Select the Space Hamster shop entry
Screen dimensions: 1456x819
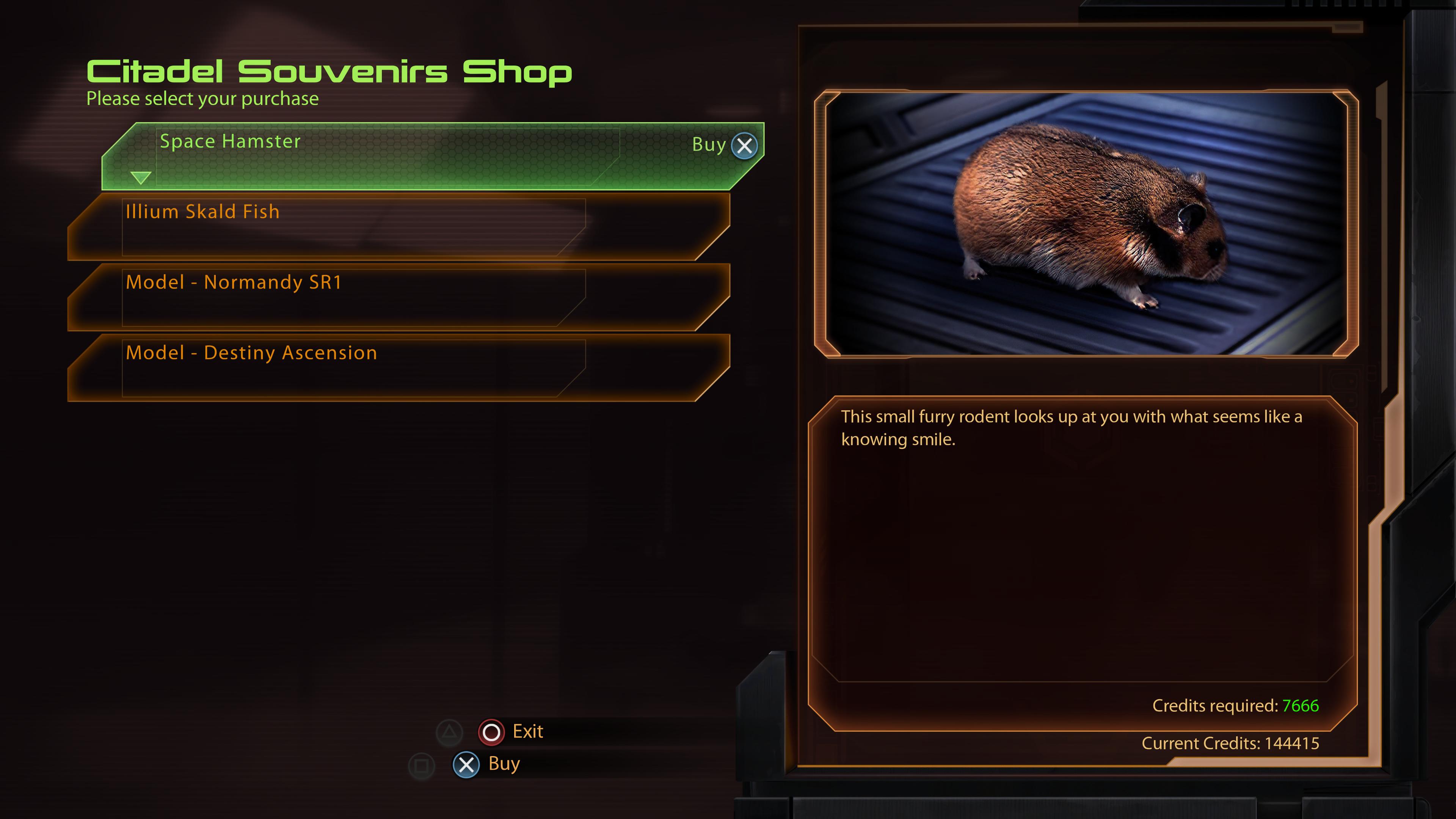coord(395,156)
